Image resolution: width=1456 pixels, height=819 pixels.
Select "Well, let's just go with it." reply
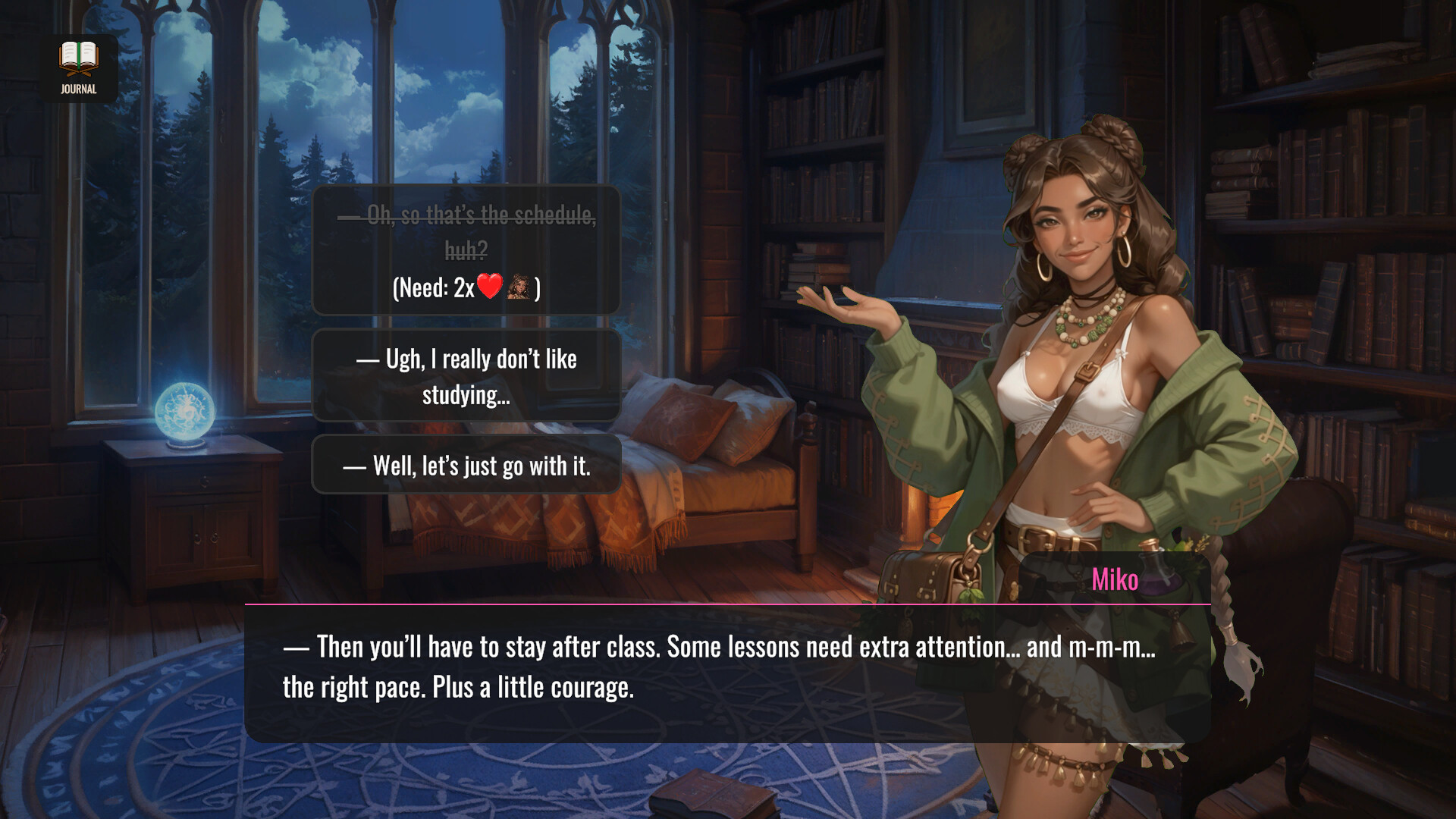466,465
